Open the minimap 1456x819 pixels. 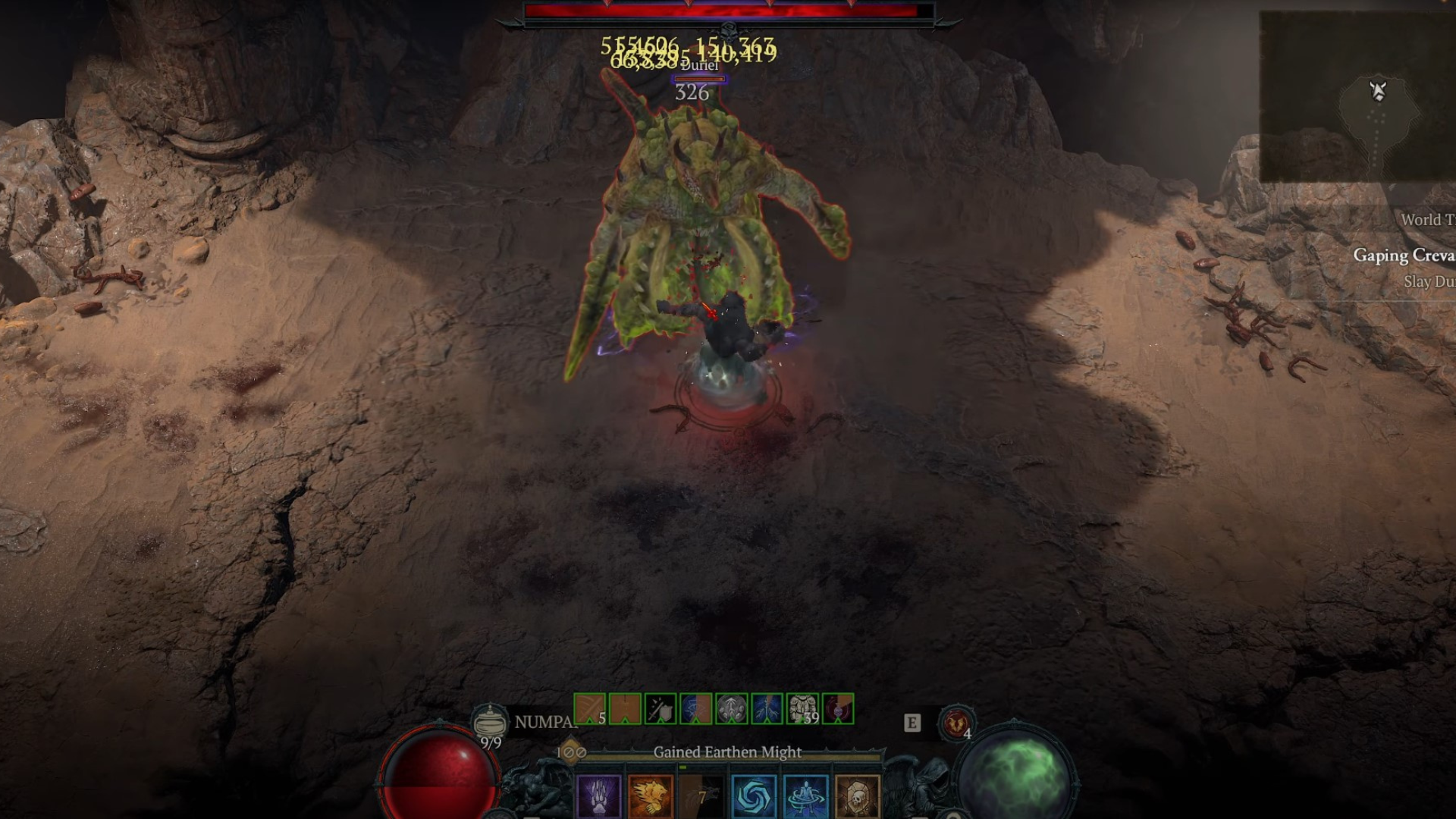[1357, 97]
